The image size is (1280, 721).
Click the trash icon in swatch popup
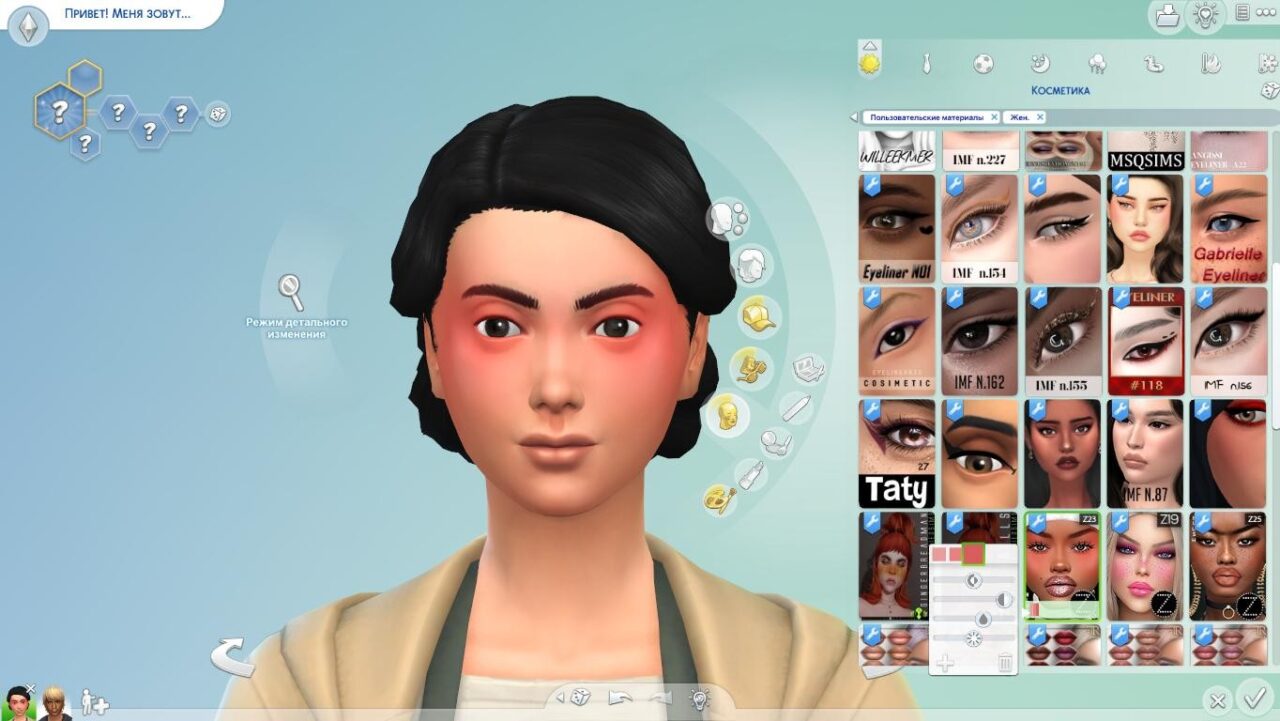pos(1005,661)
